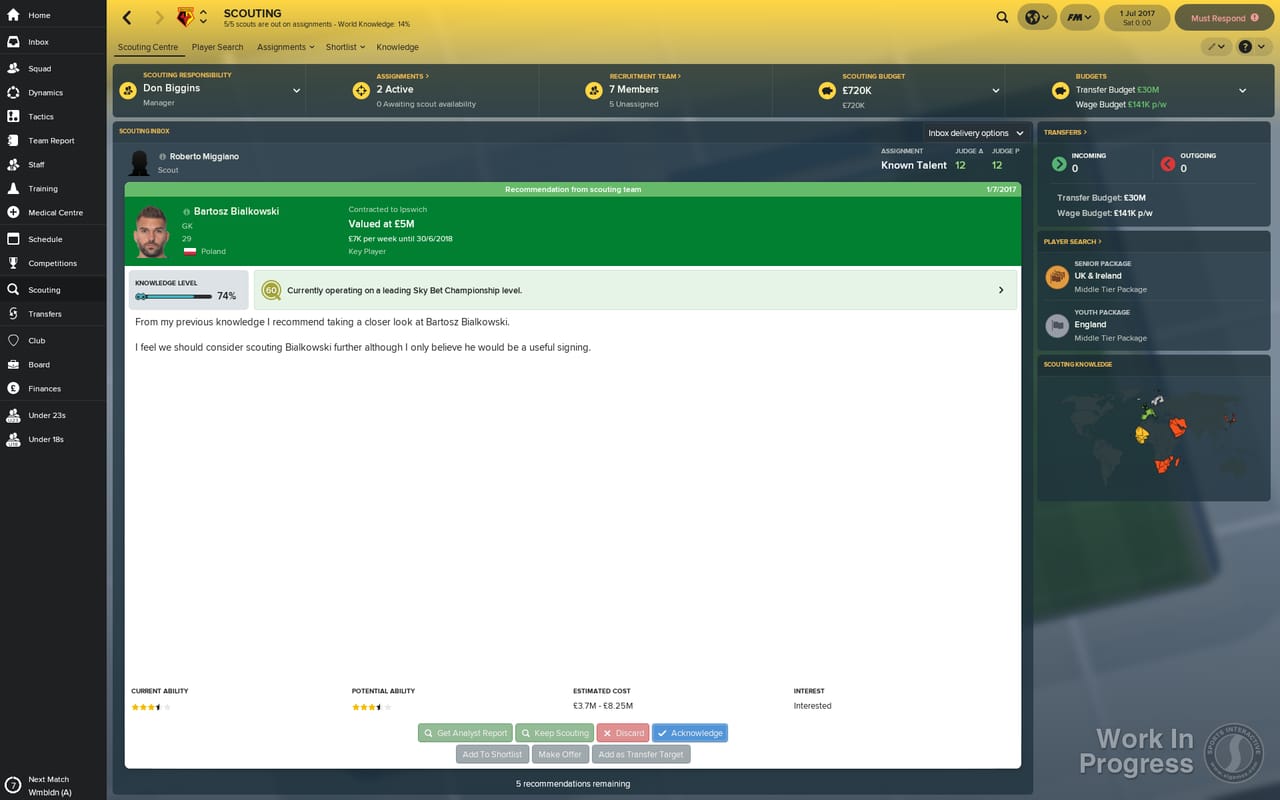Open the Knowledge tab
The width and height of the screenshot is (1280, 800).
397,47
